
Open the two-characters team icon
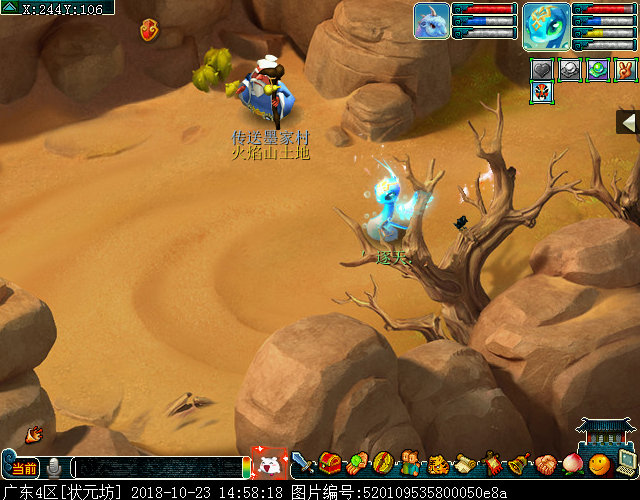pos(411,464)
